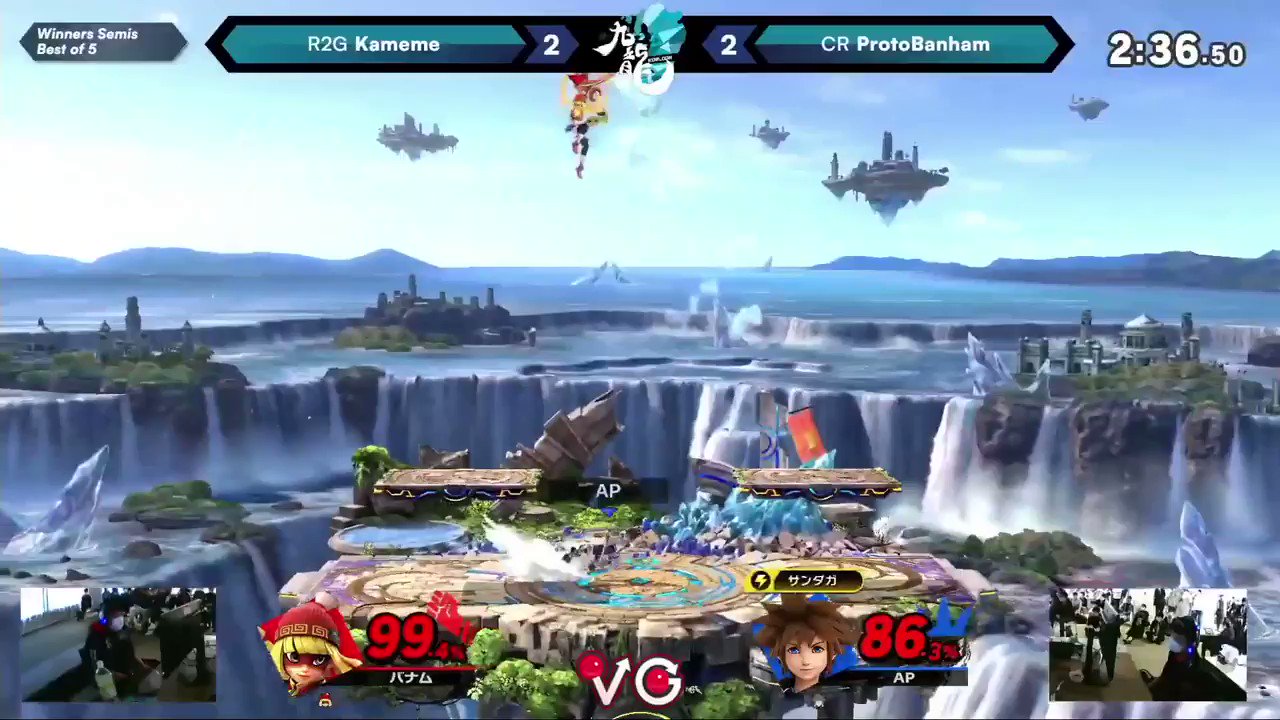The height and width of the screenshot is (720, 1280).
Task: Click the サンダガ status badge
Action: 803,581
